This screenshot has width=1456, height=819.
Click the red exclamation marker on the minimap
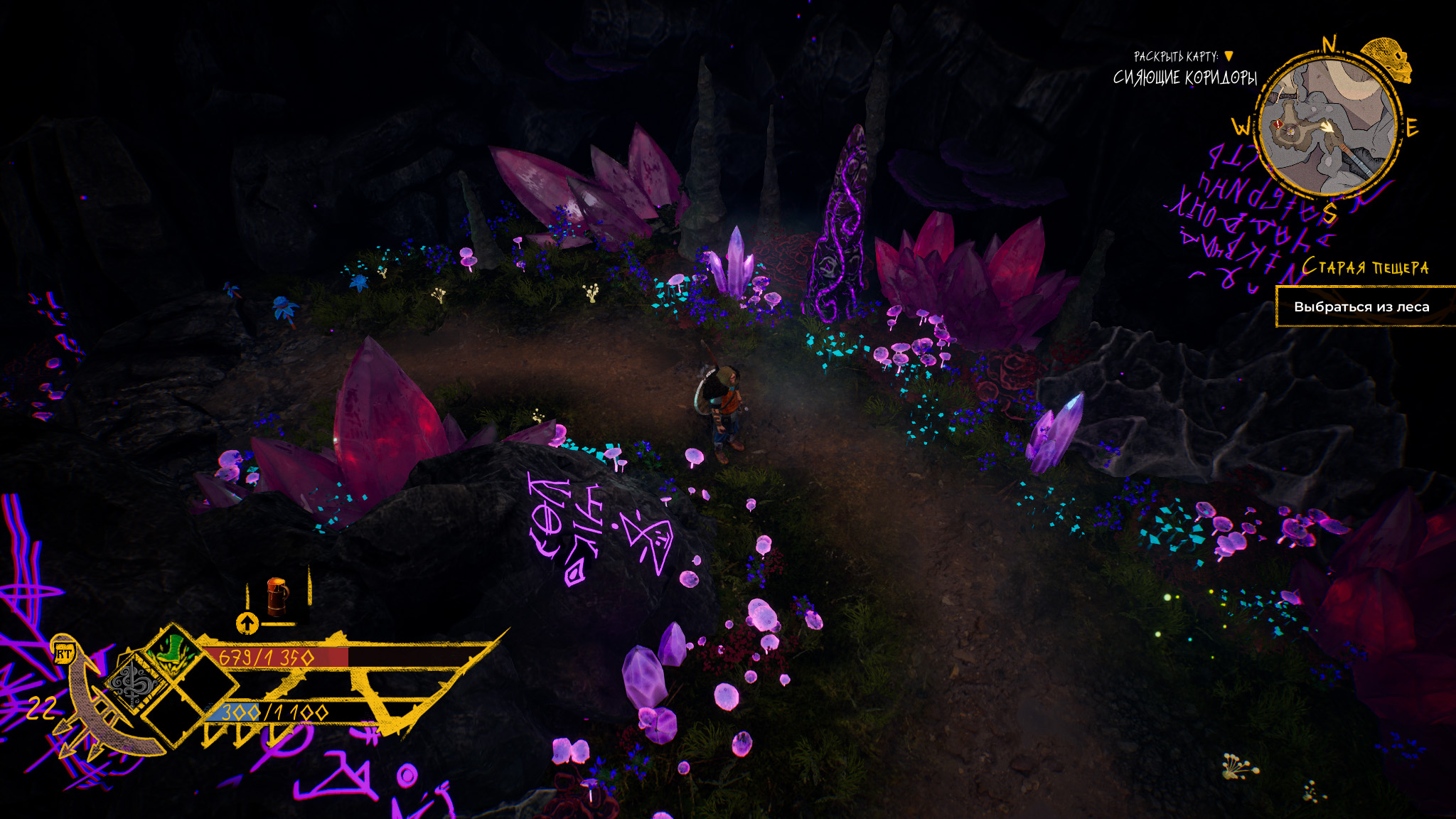point(1279,124)
